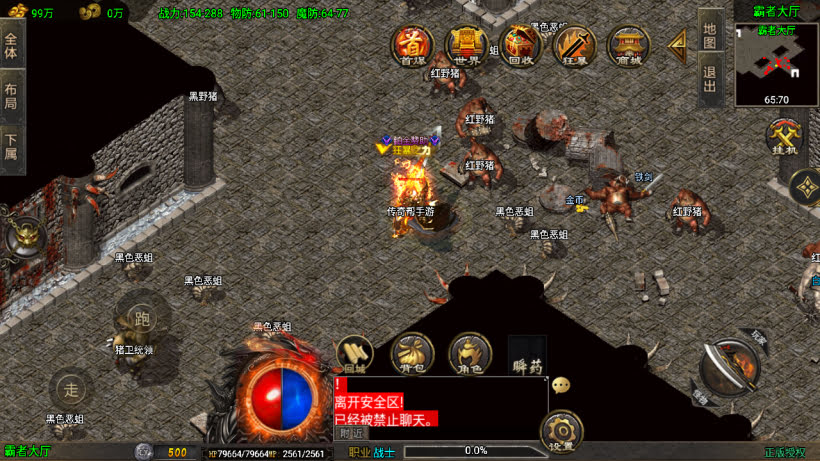Activate the 狂暴 berserk sword icon
The width and height of the screenshot is (820, 461).
tap(574, 45)
